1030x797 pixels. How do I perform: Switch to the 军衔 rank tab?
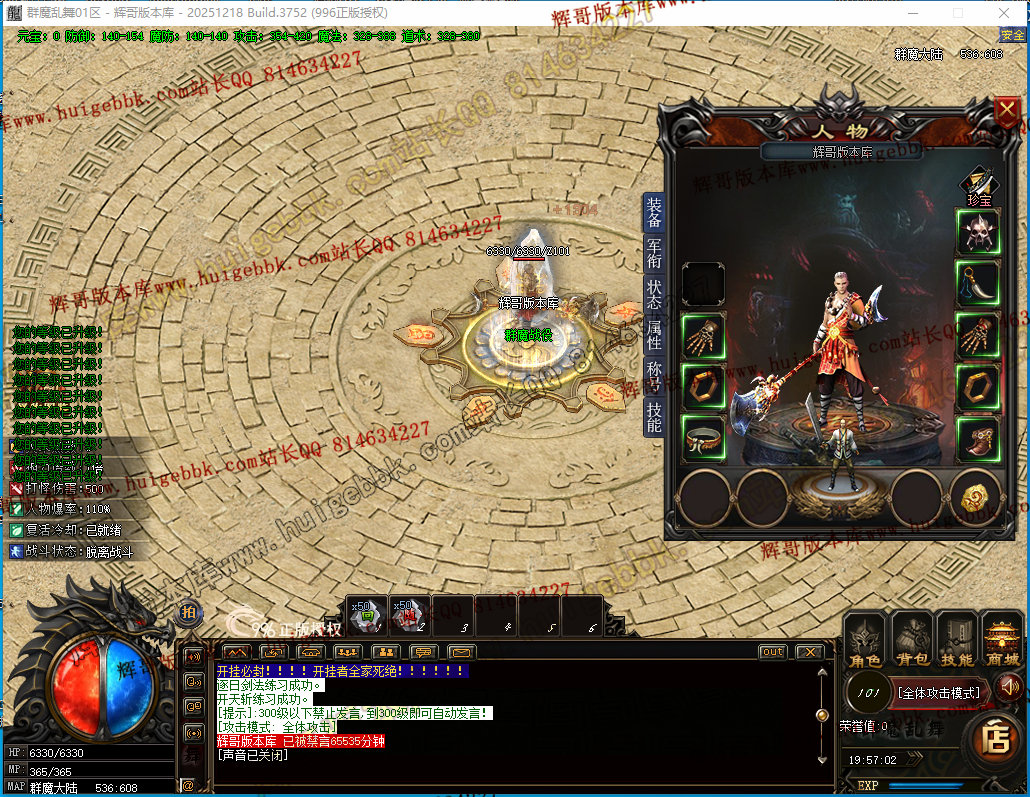(x=654, y=254)
